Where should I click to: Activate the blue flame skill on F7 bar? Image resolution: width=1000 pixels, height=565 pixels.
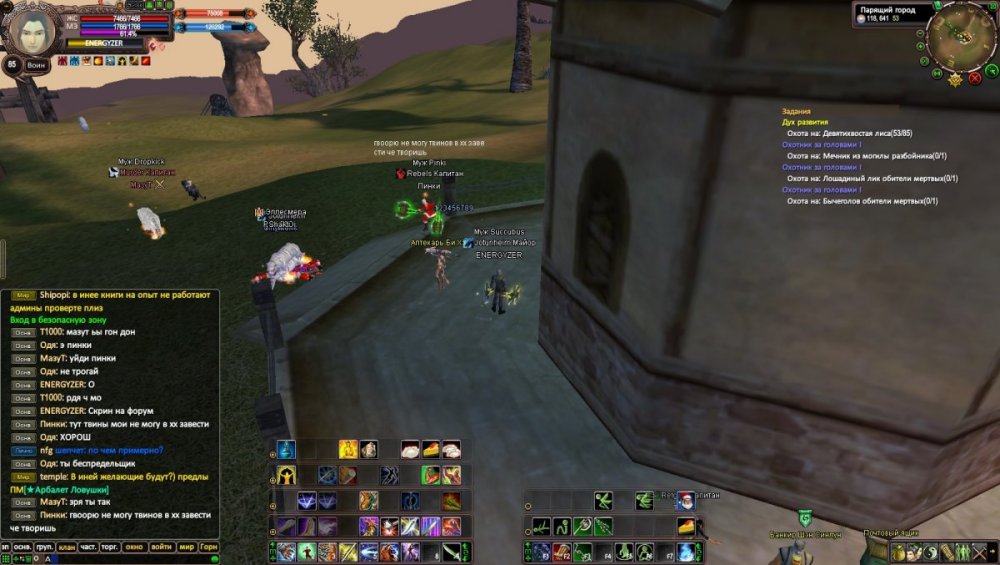[x=686, y=551]
